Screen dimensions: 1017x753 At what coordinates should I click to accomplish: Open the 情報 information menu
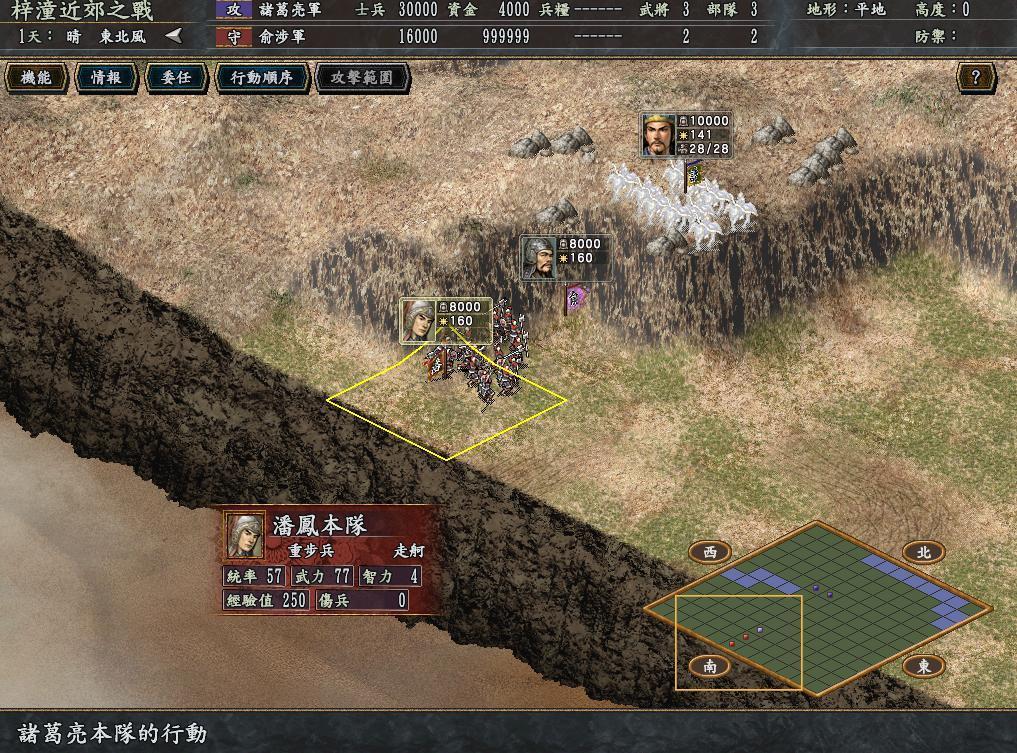point(106,77)
